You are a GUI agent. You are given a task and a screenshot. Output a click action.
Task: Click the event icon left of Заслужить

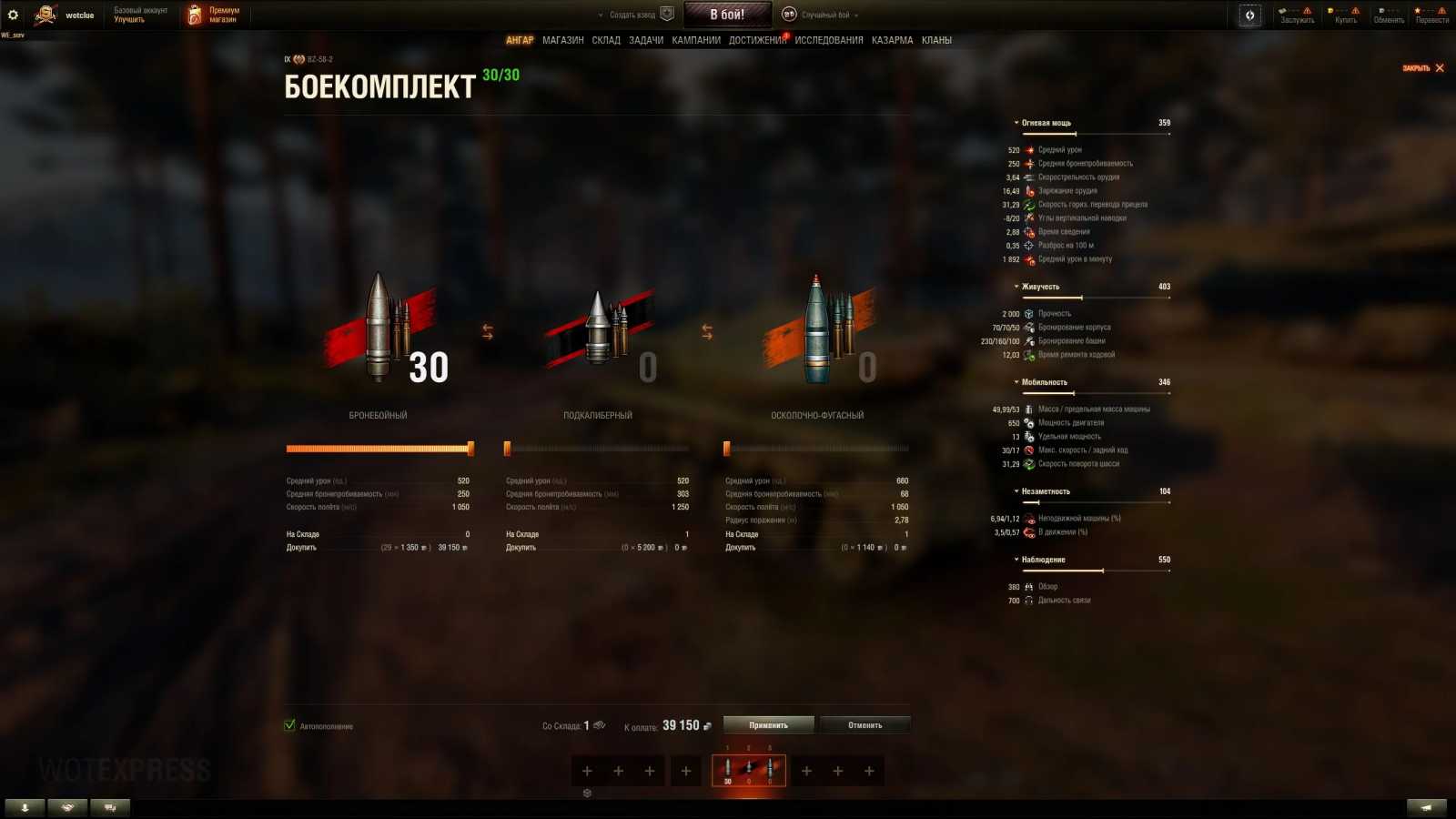pos(1250,14)
